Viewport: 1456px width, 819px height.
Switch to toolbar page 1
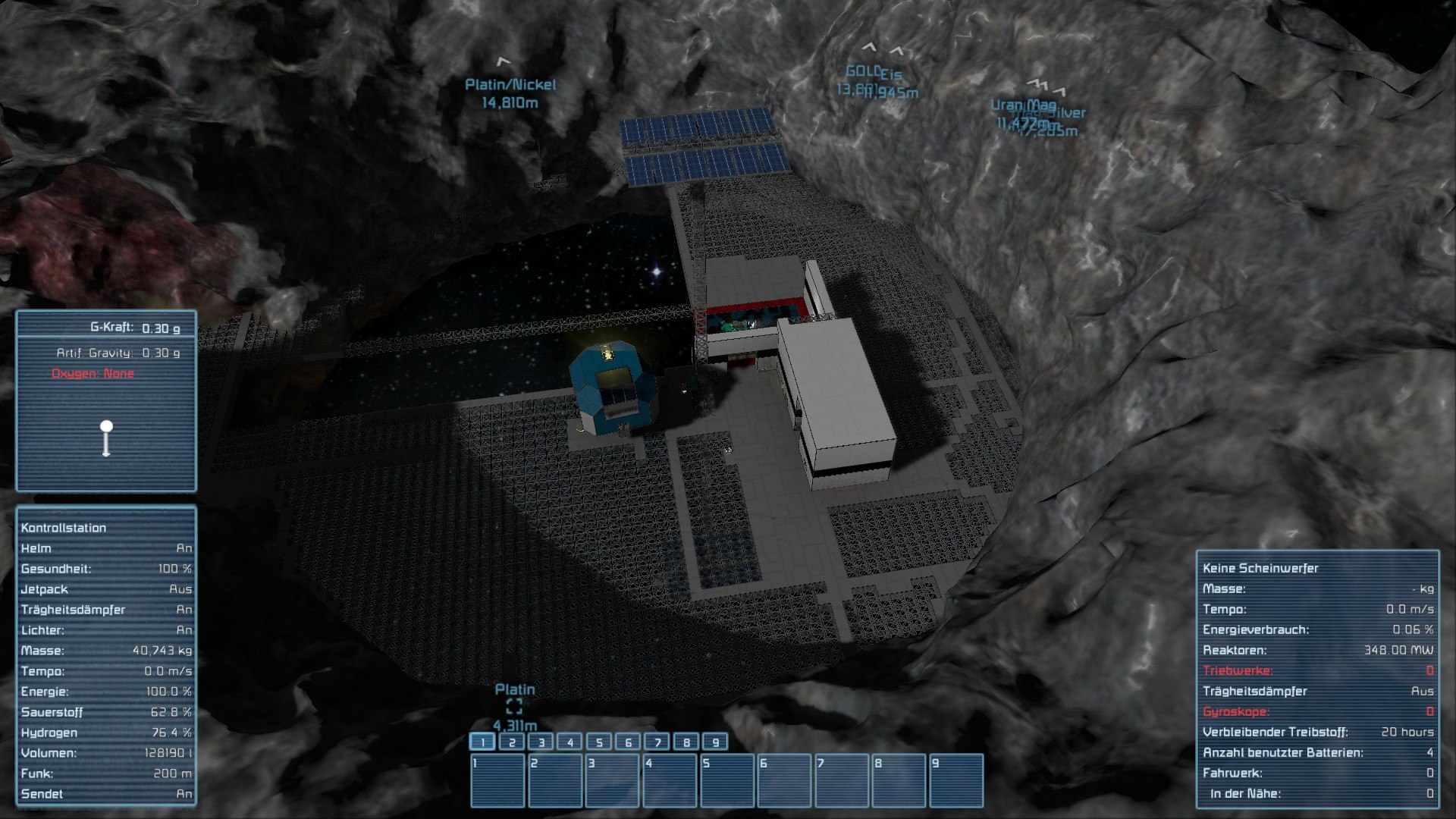[483, 742]
